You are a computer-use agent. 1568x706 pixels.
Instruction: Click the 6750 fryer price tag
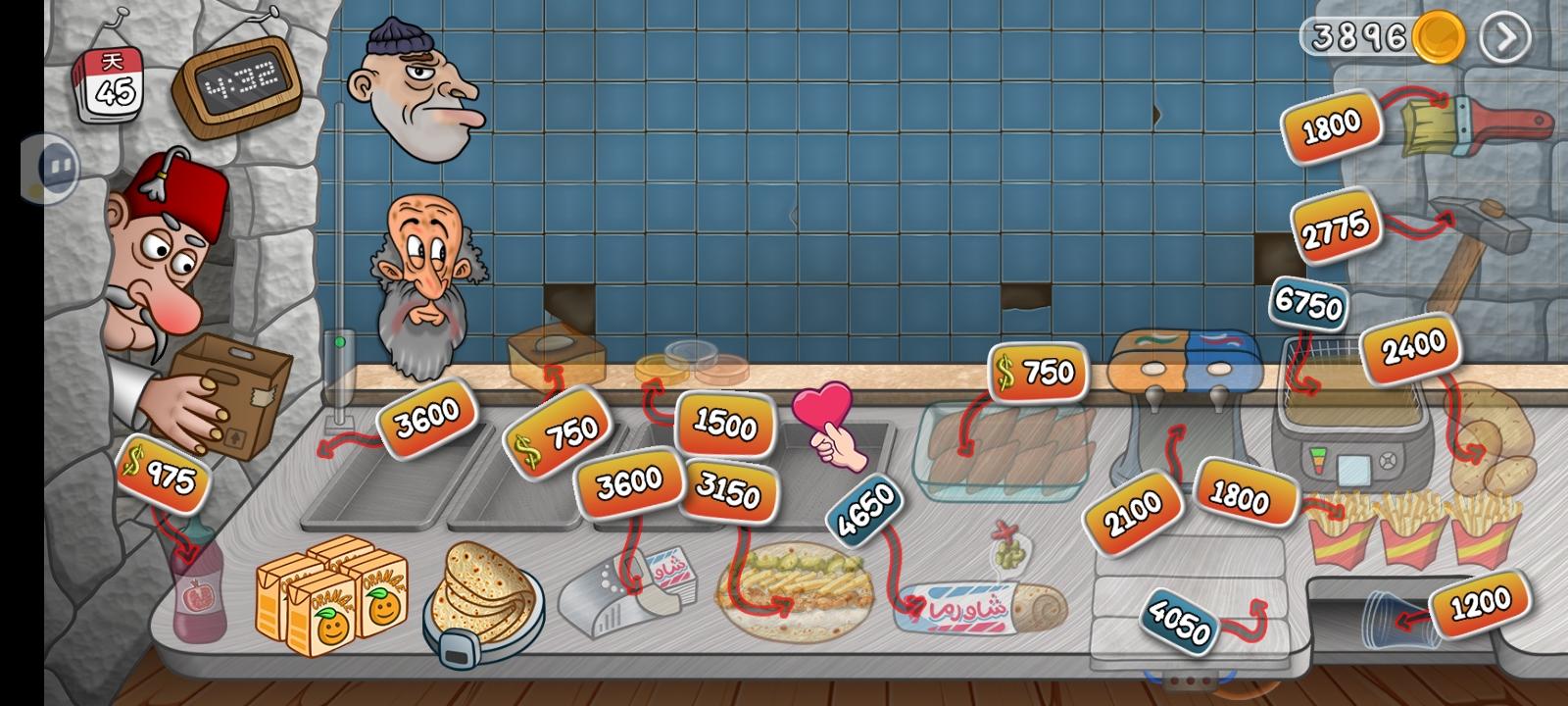tap(1310, 307)
